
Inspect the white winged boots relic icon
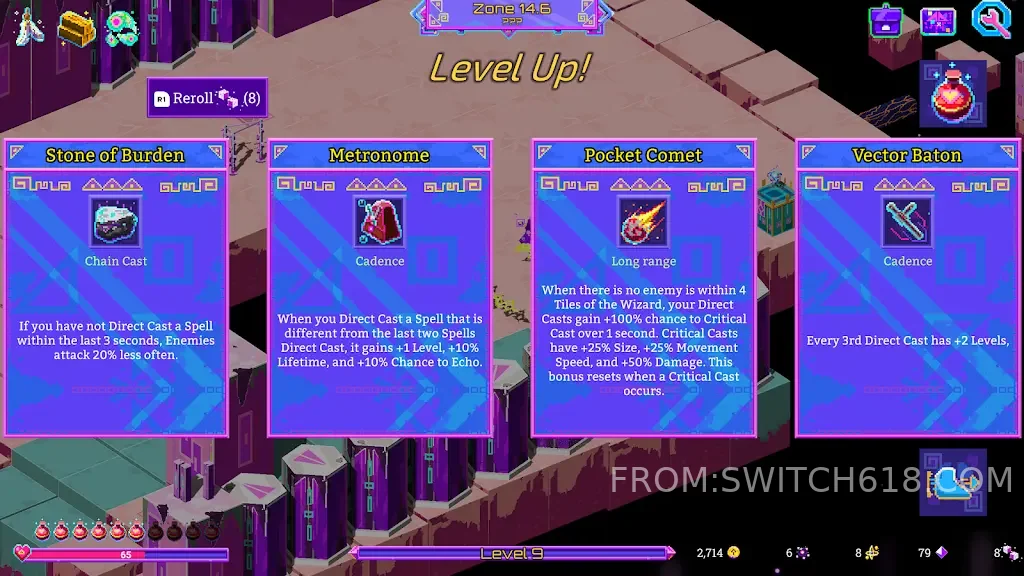27,28
